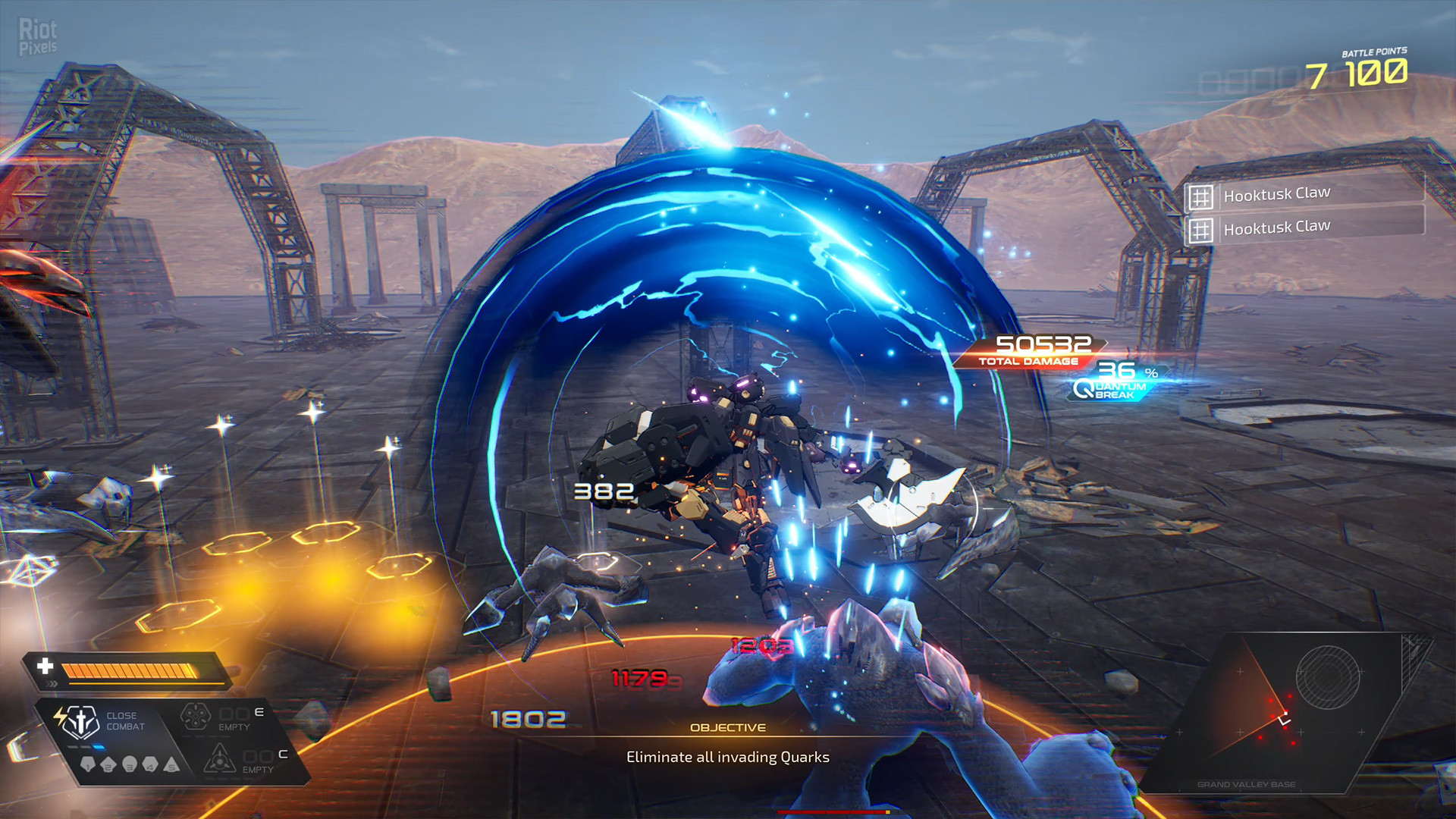Pick the triangular weapon slot 5
The image size is (1456, 819).
[172, 765]
